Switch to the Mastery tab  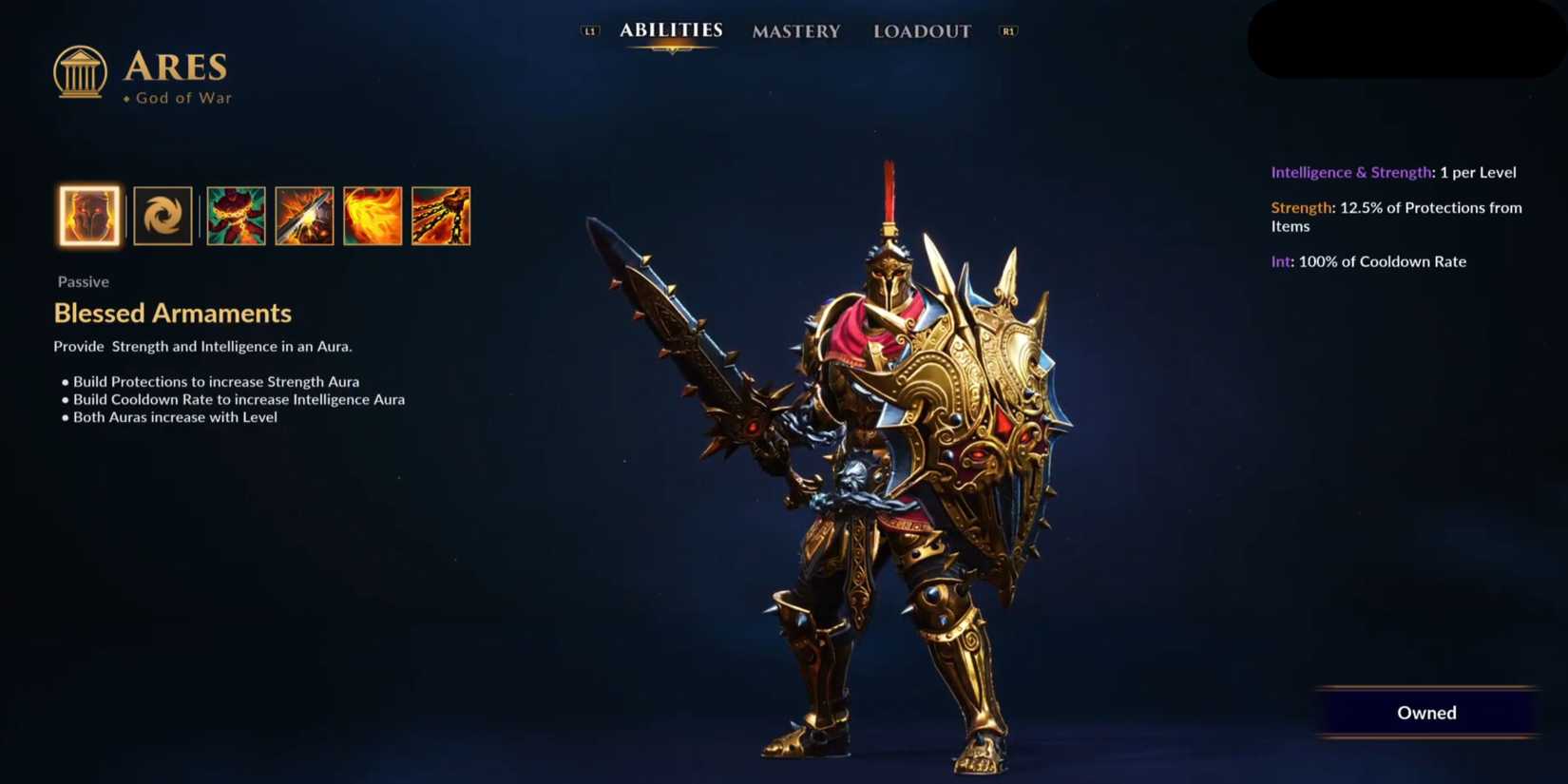coord(796,31)
